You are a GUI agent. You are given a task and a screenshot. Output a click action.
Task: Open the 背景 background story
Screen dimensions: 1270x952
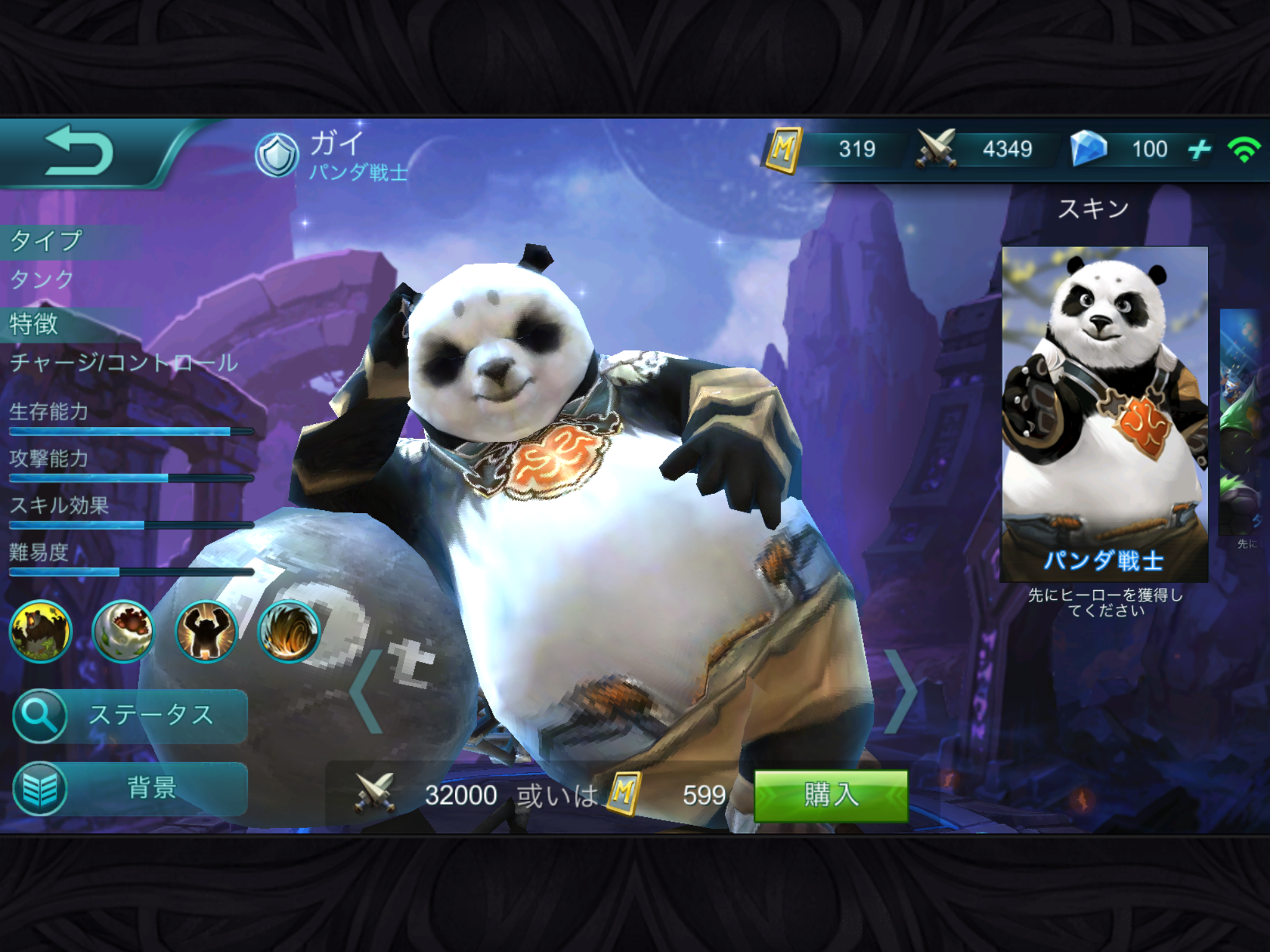point(131,788)
